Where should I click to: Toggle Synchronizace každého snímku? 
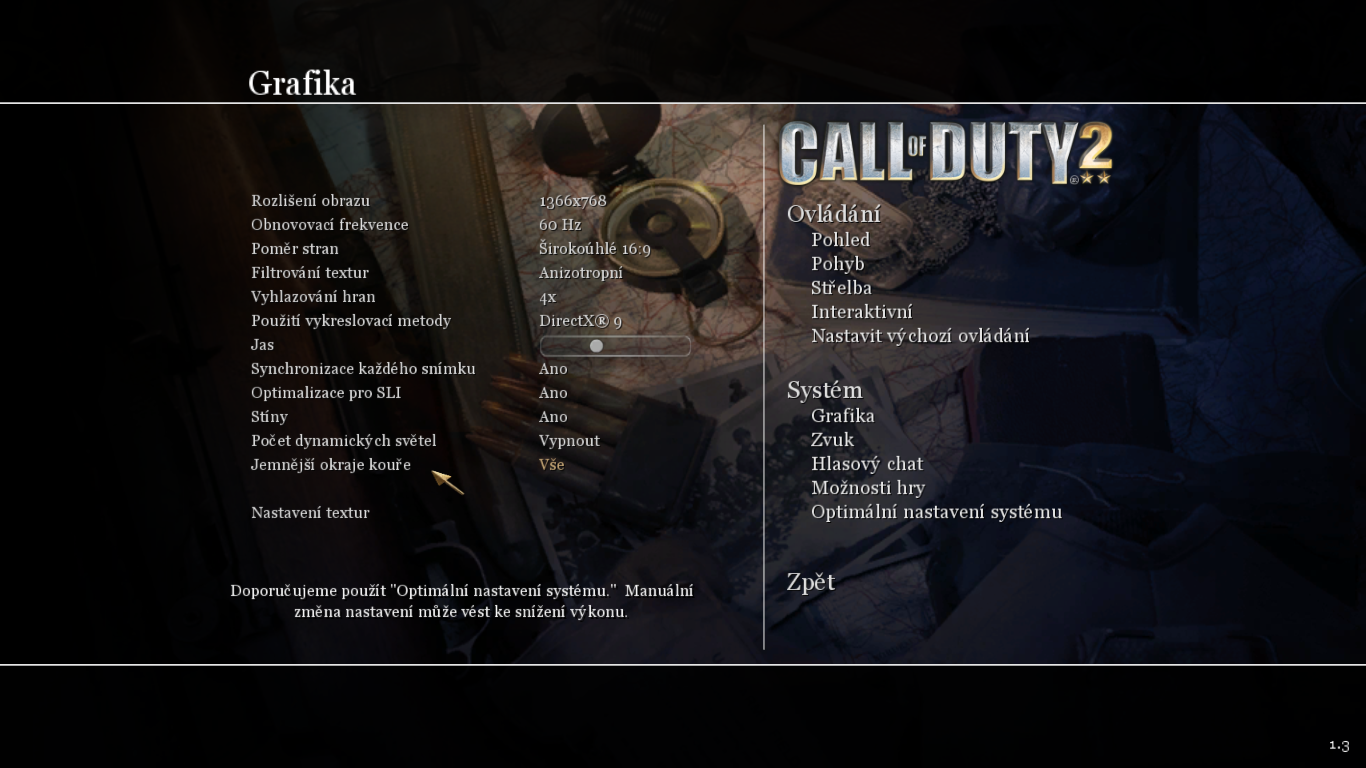click(x=553, y=369)
